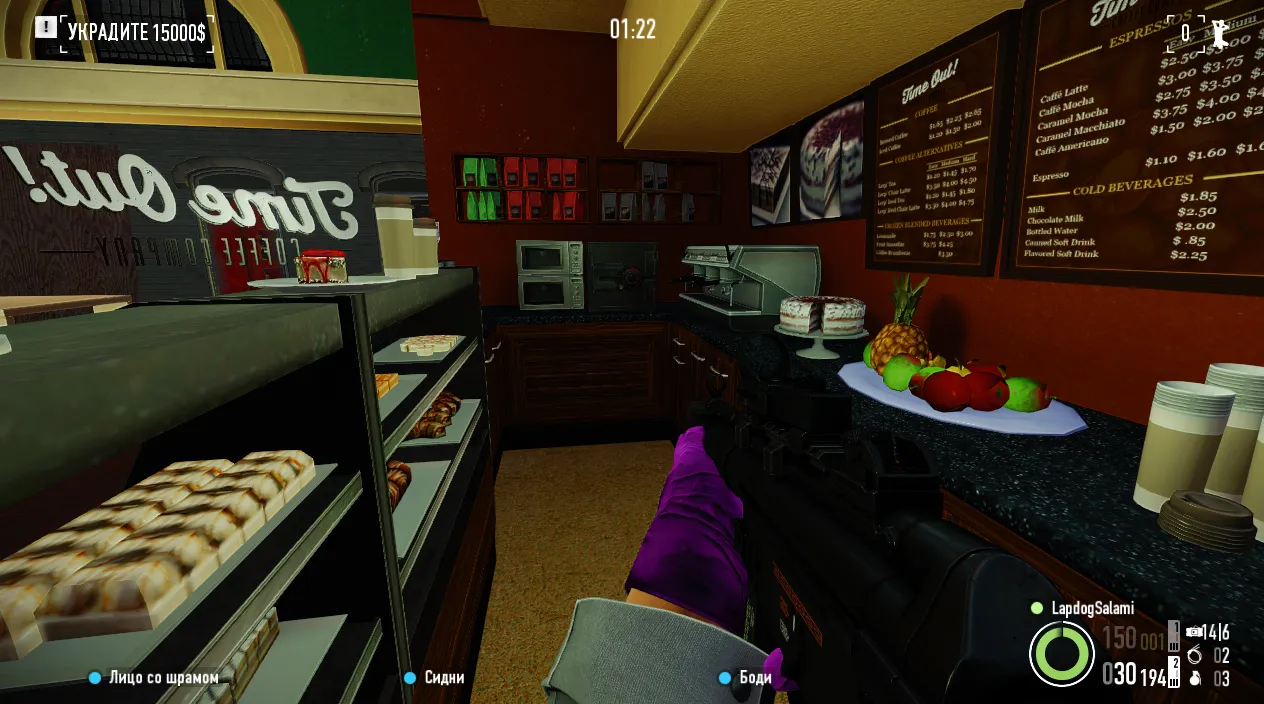Click the LapdogSalami player name

1092,608
